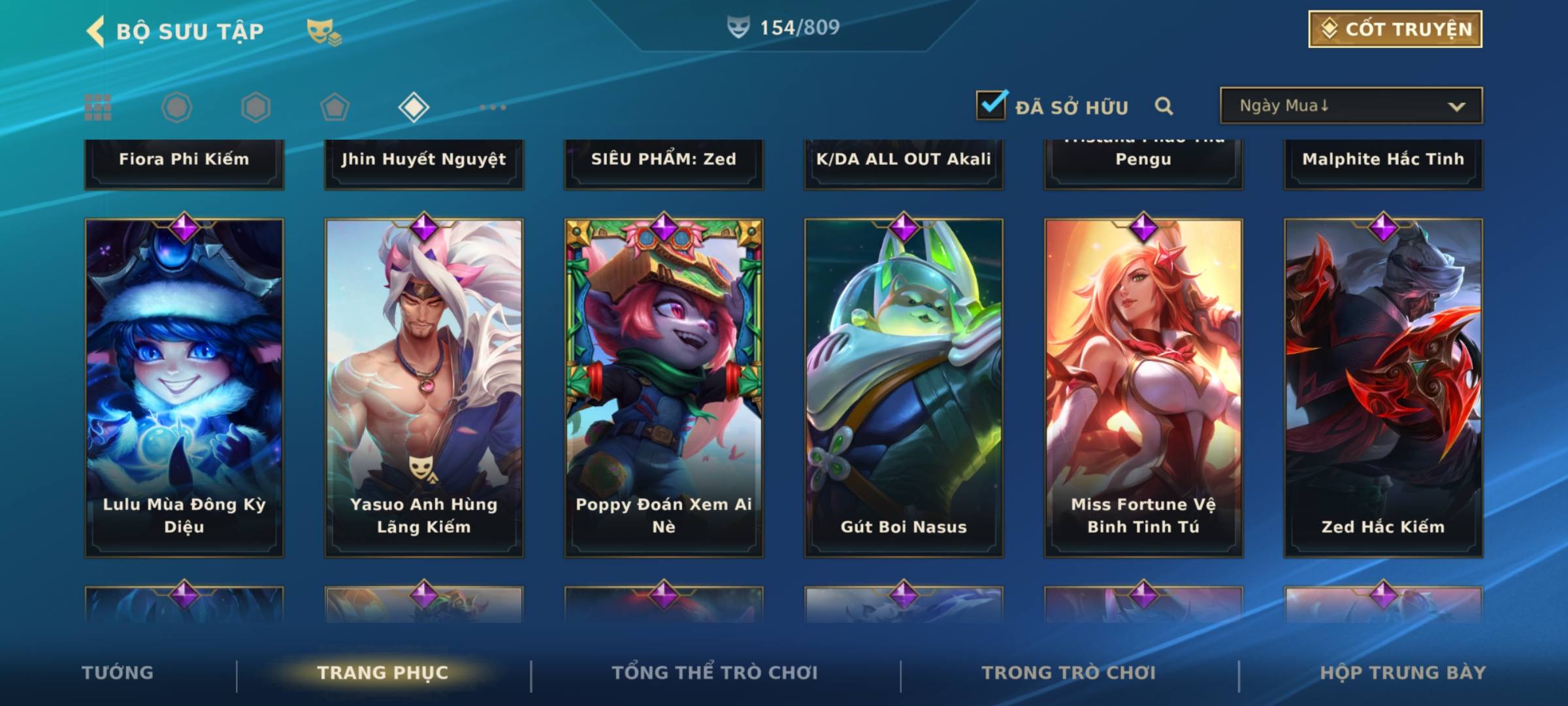The height and width of the screenshot is (706, 1568).
Task: Select Miss Fortune Vệ Binh Tinh Tú
Action: point(1143,387)
